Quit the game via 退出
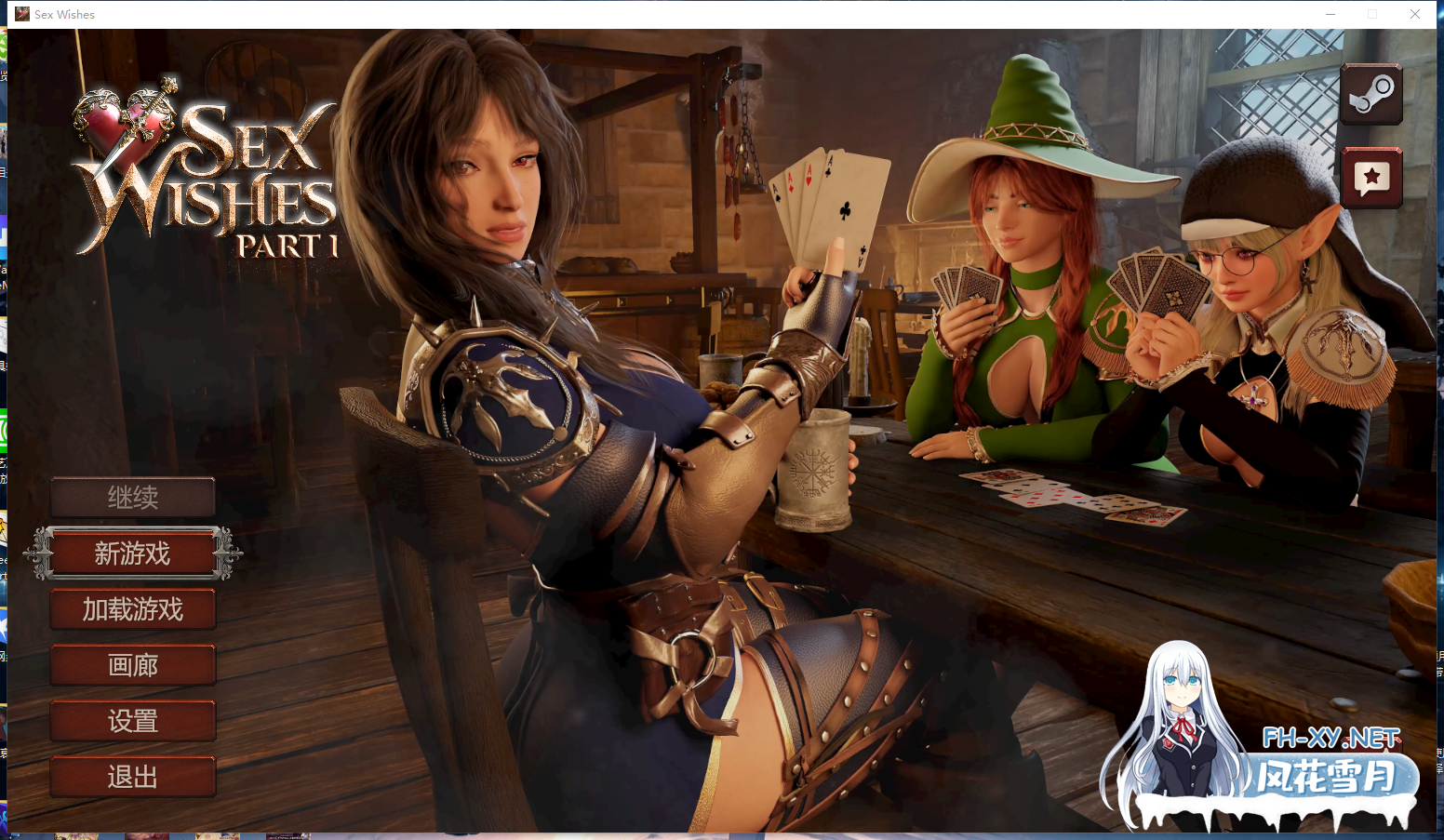Screen dimensions: 1444x840 (132, 777)
